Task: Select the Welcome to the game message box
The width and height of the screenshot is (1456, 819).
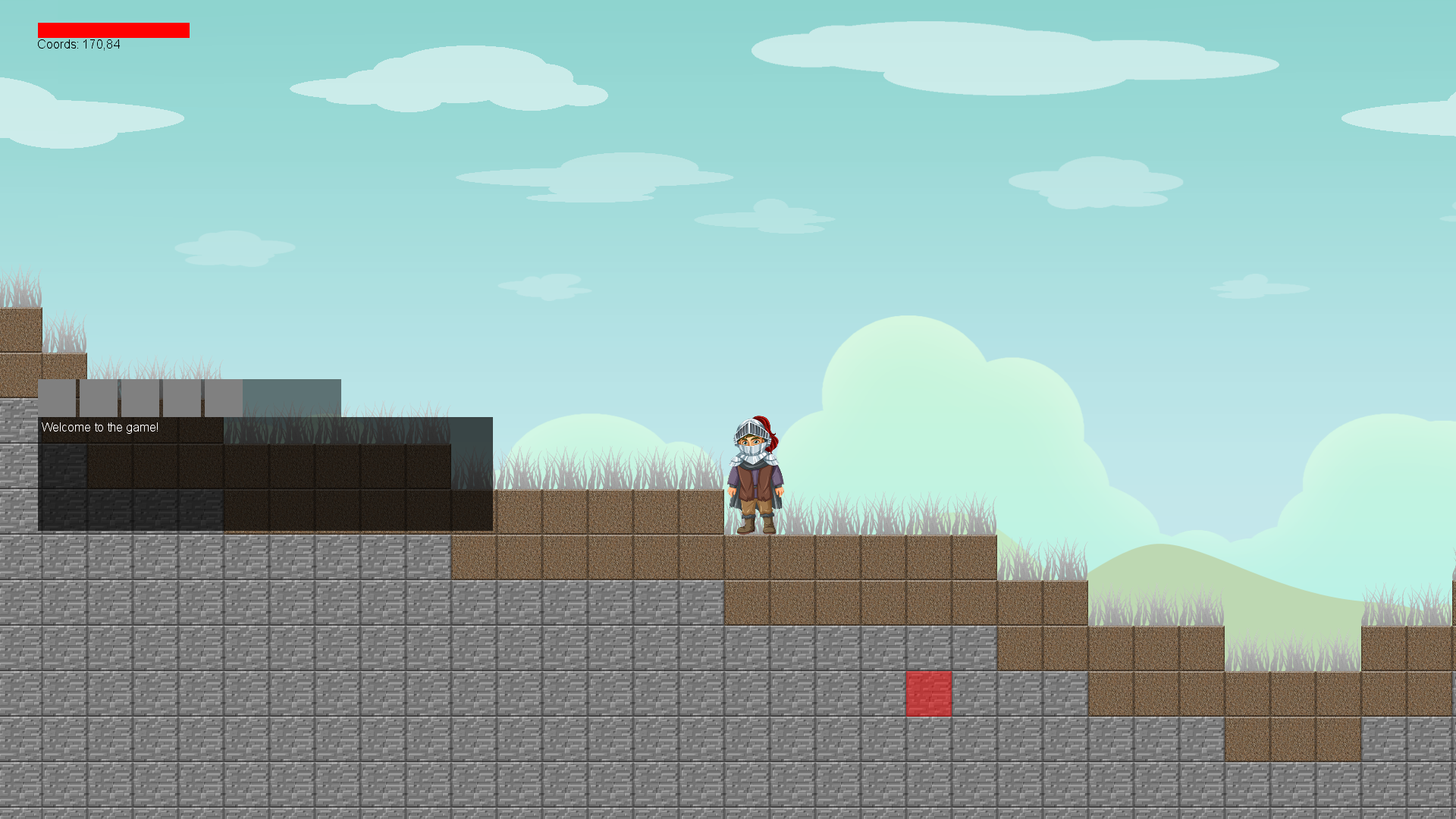Action: tap(100, 428)
